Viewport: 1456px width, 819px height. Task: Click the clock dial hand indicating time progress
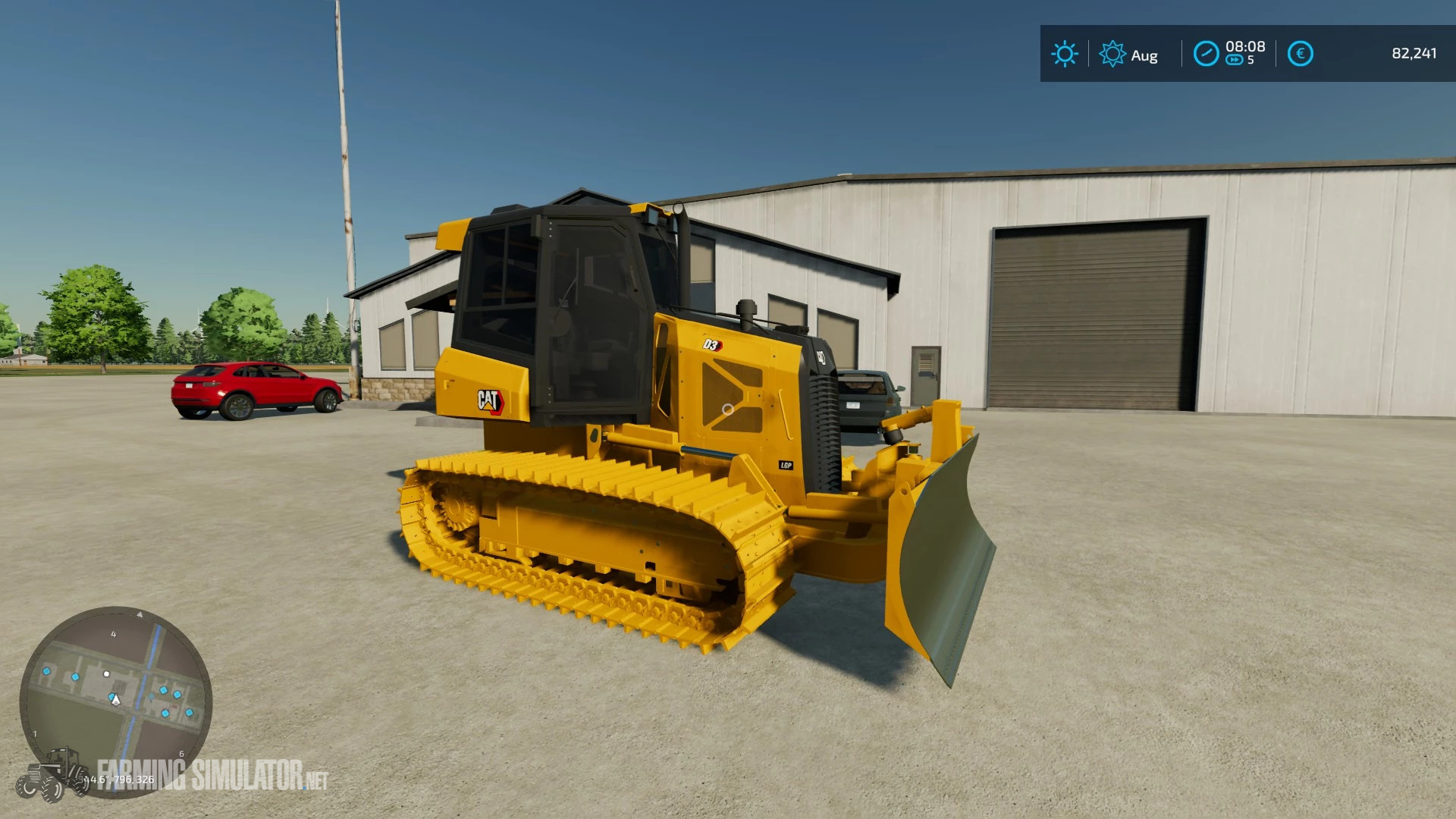pos(1206,53)
